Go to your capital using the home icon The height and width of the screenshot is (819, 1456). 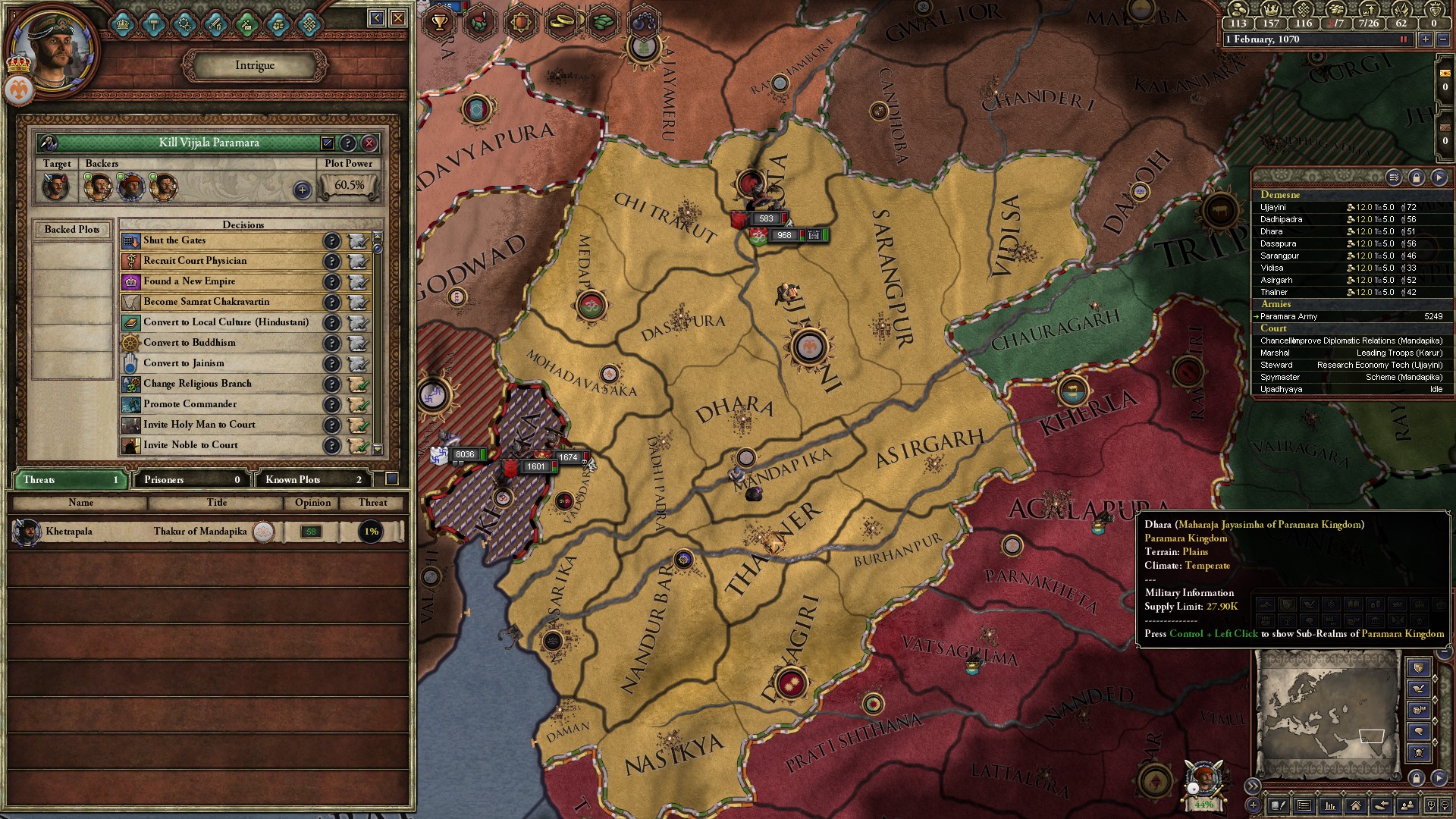(x=1357, y=806)
